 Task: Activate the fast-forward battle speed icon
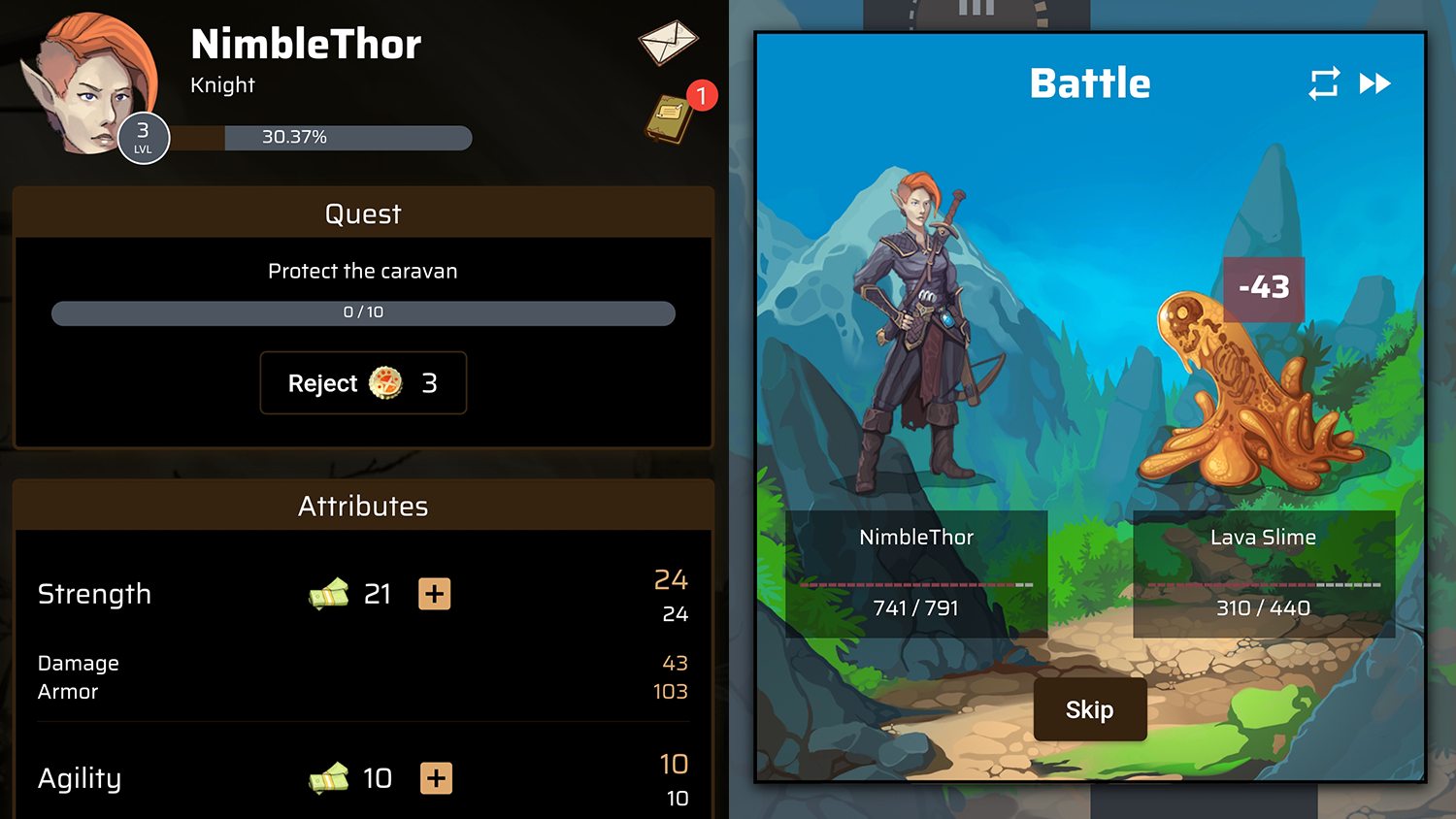point(1376,84)
